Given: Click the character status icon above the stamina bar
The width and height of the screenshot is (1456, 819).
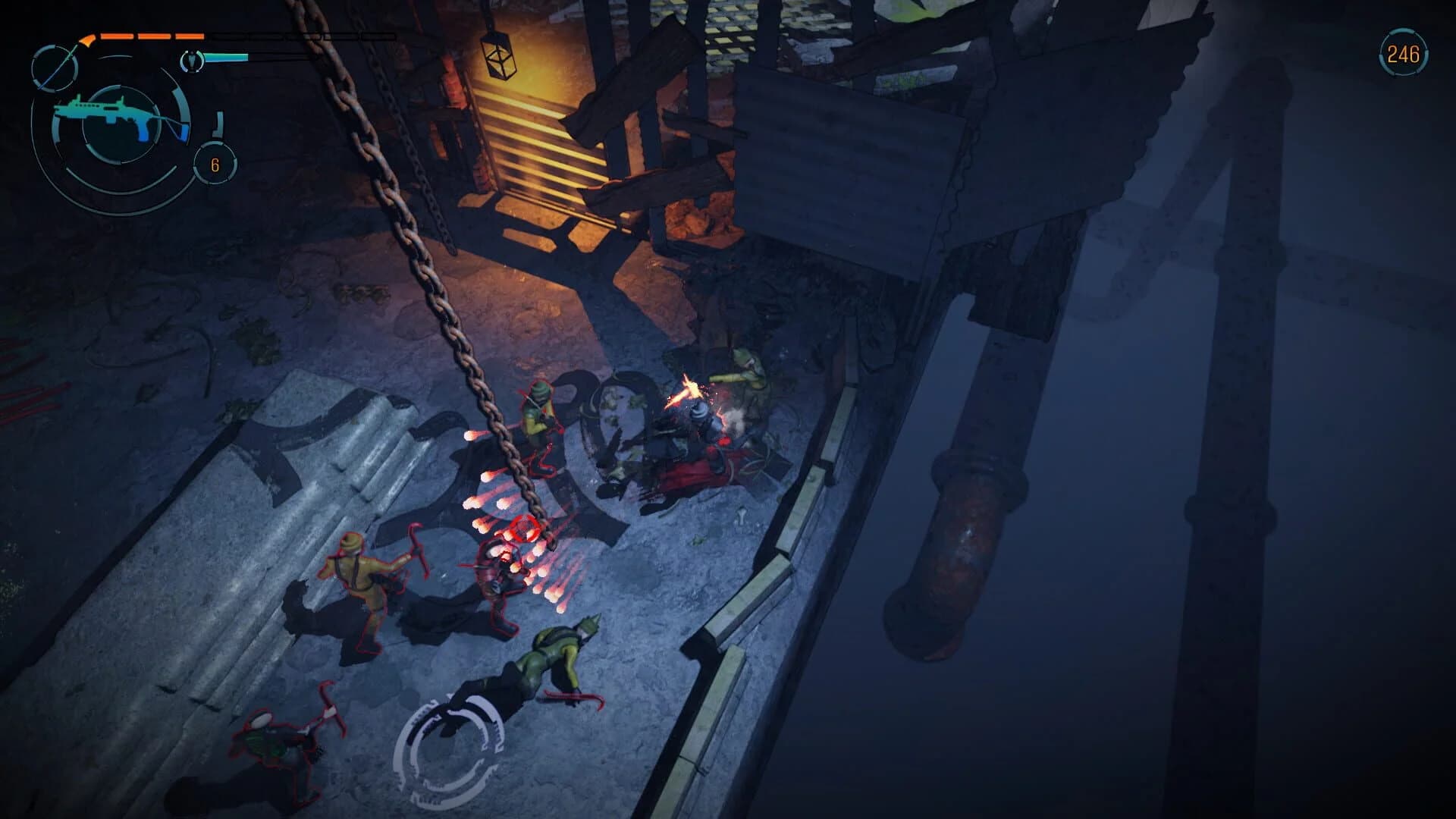Looking at the screenshot, I should pyautogui.click(x=192, y=61).
